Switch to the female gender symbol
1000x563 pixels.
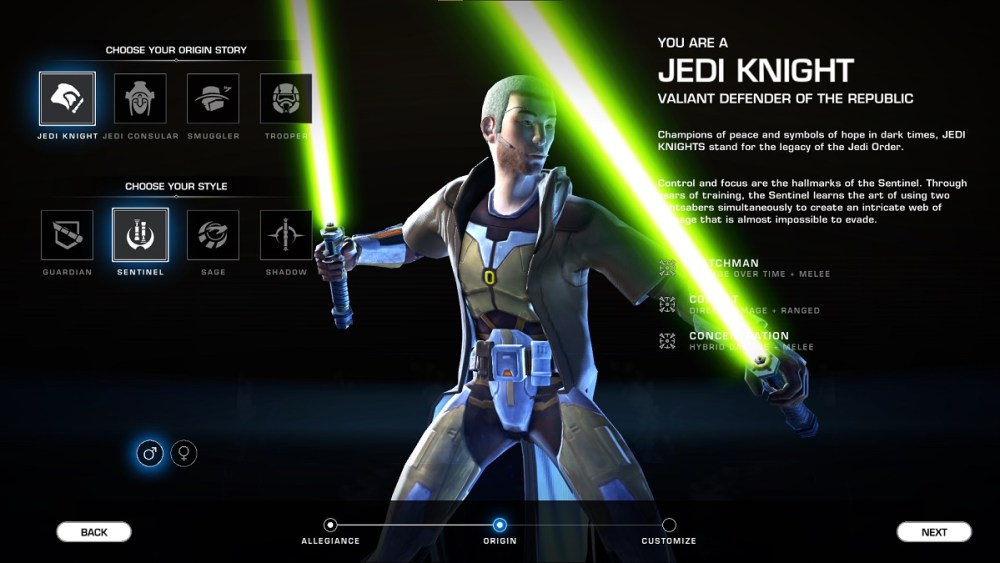tap(184, 454)
